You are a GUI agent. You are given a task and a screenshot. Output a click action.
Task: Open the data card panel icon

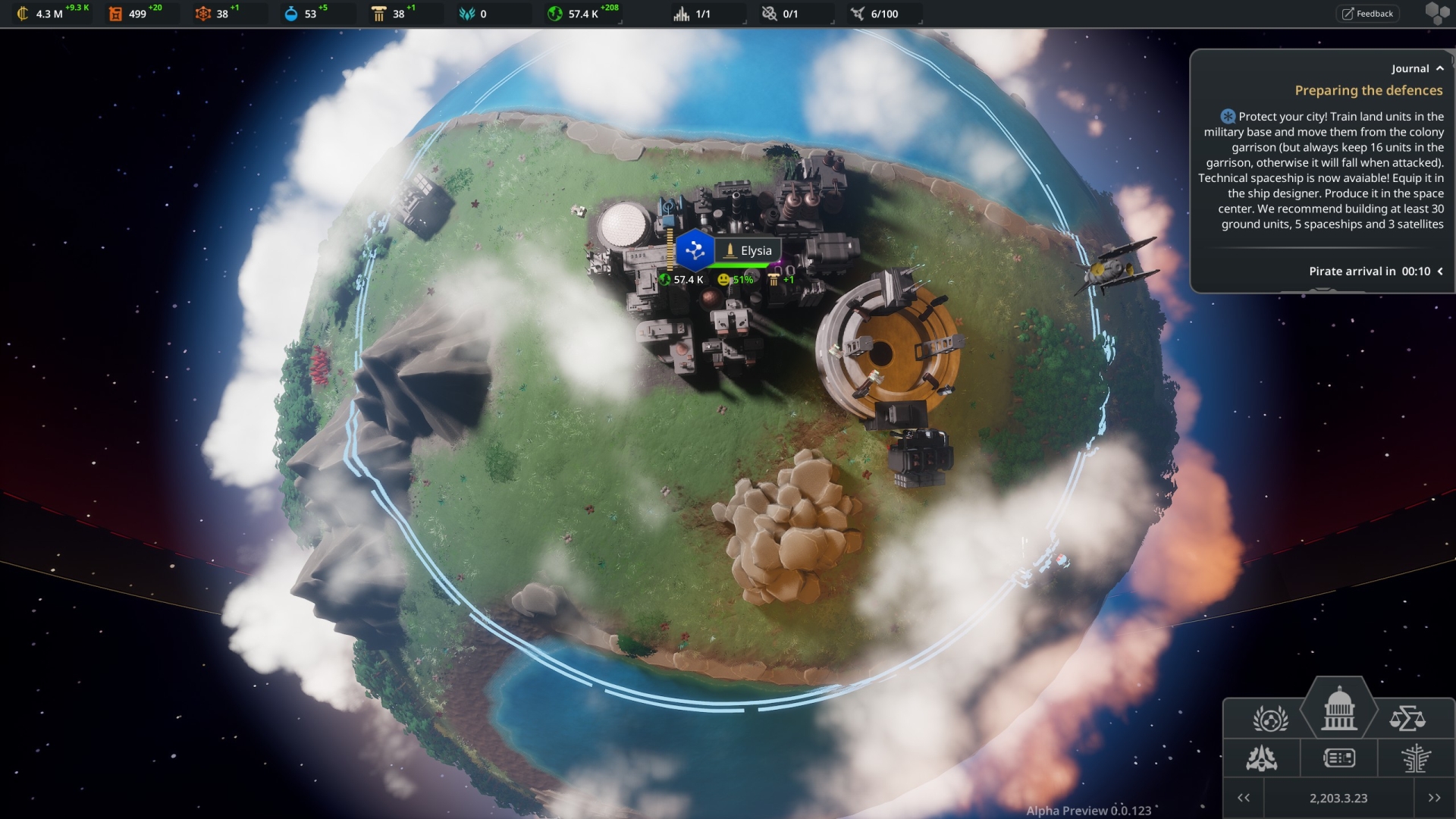(1338, 758)
